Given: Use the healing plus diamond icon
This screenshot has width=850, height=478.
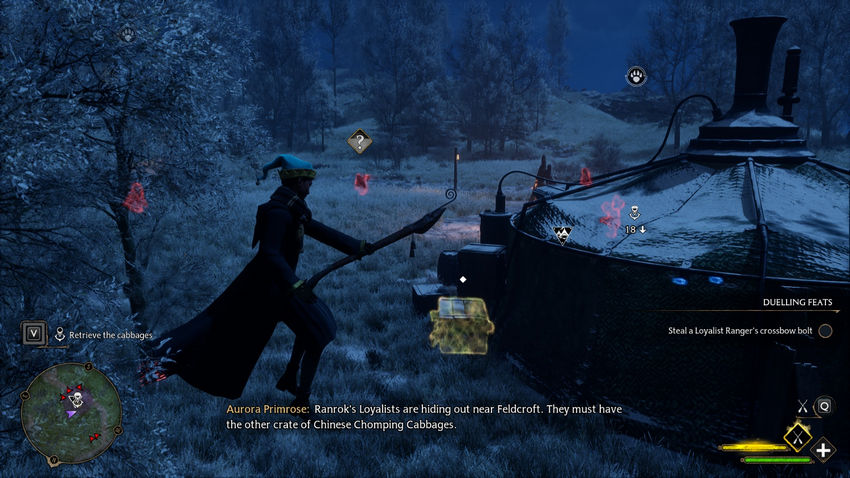Looking at the screenshot, I should coord(823,450).
